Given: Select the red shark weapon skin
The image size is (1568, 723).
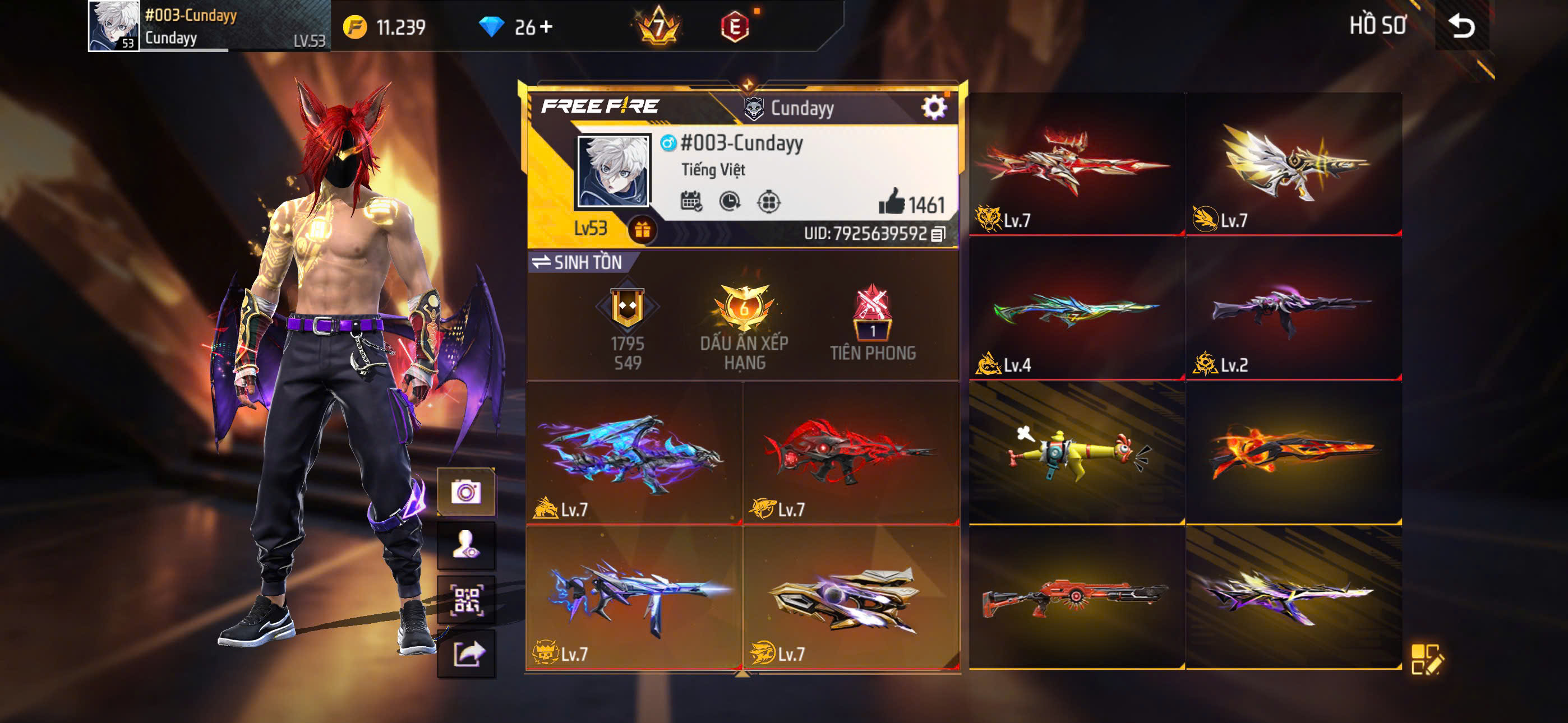Looking at the screenshot, I should [x=850, y=453].
